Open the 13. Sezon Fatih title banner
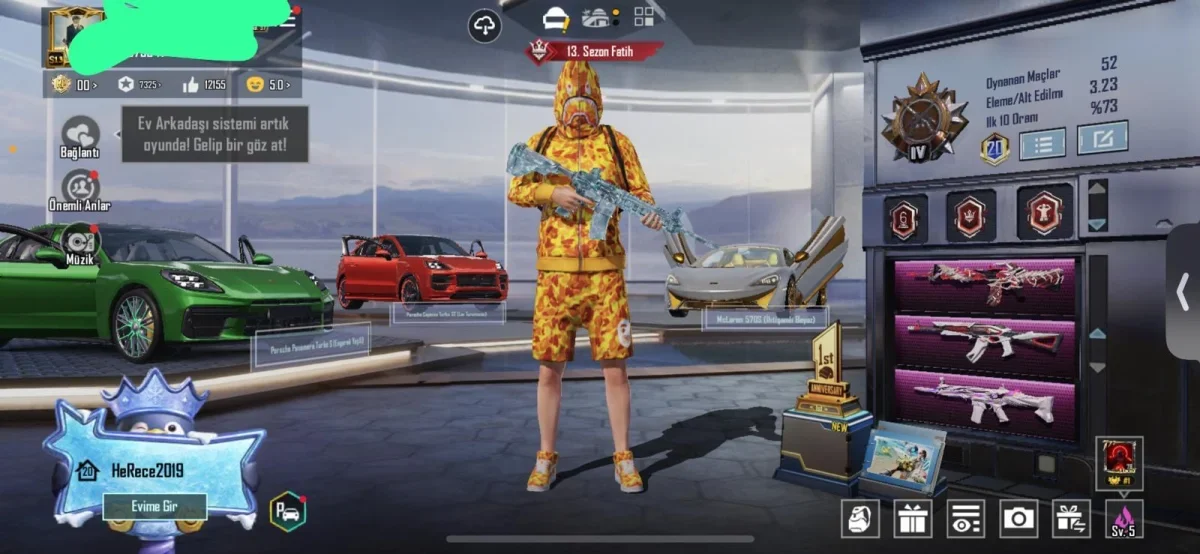Screen dimensions: 1200x554 click(595, 50)
